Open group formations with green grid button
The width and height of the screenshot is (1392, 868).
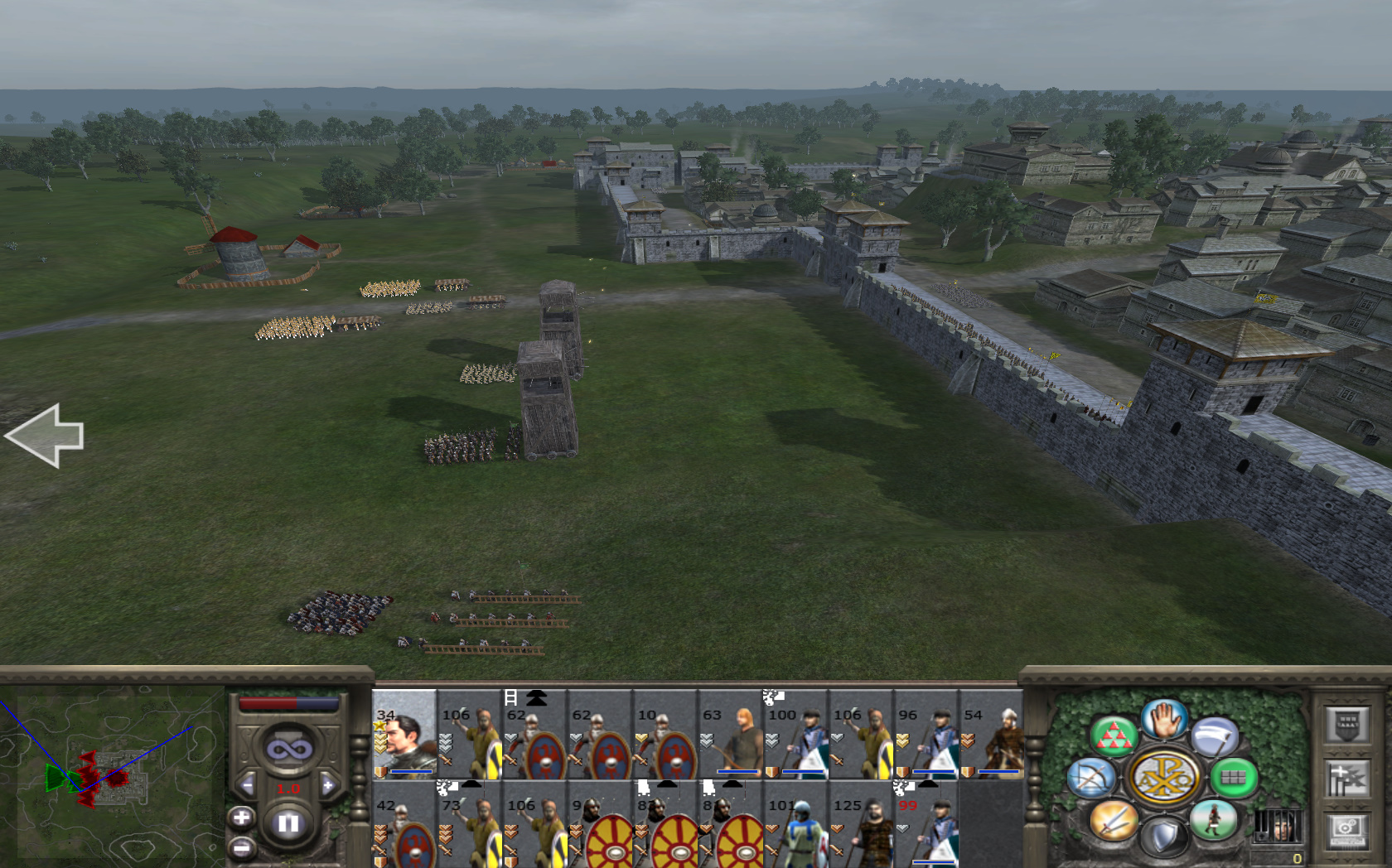(1234, 778)
